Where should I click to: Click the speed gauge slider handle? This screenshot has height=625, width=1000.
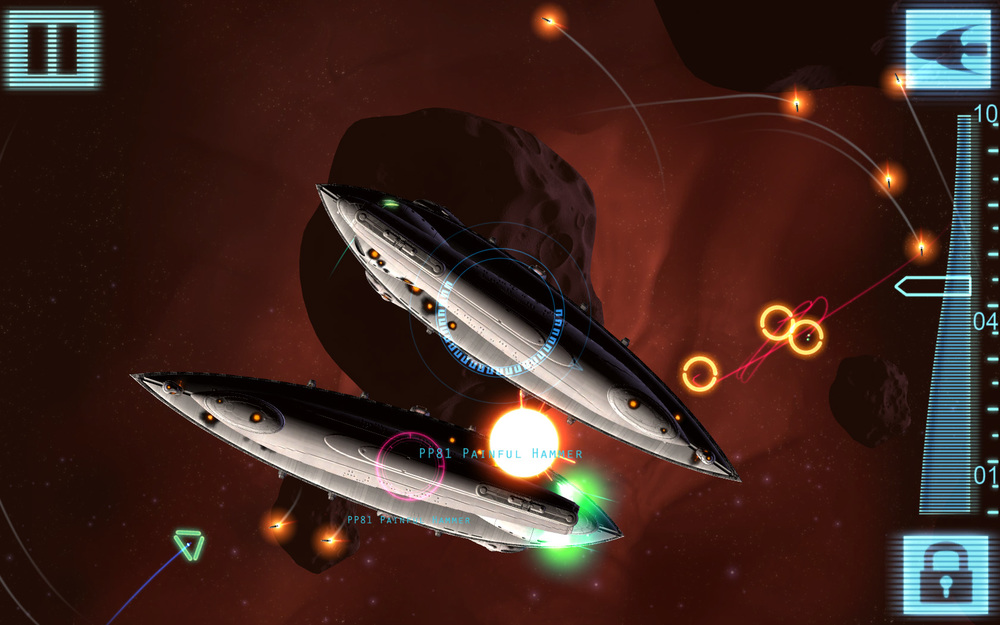tap(932, 287)
